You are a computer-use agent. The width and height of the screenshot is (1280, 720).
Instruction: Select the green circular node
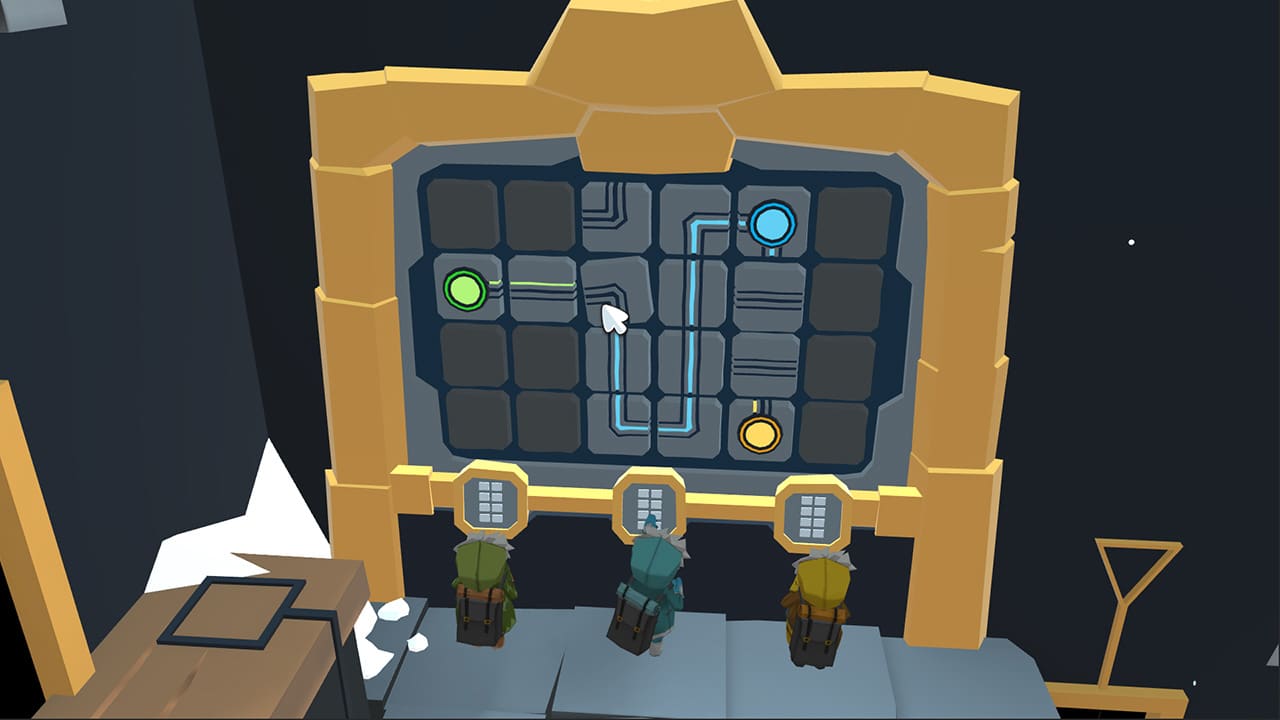[x=463, y=288]
